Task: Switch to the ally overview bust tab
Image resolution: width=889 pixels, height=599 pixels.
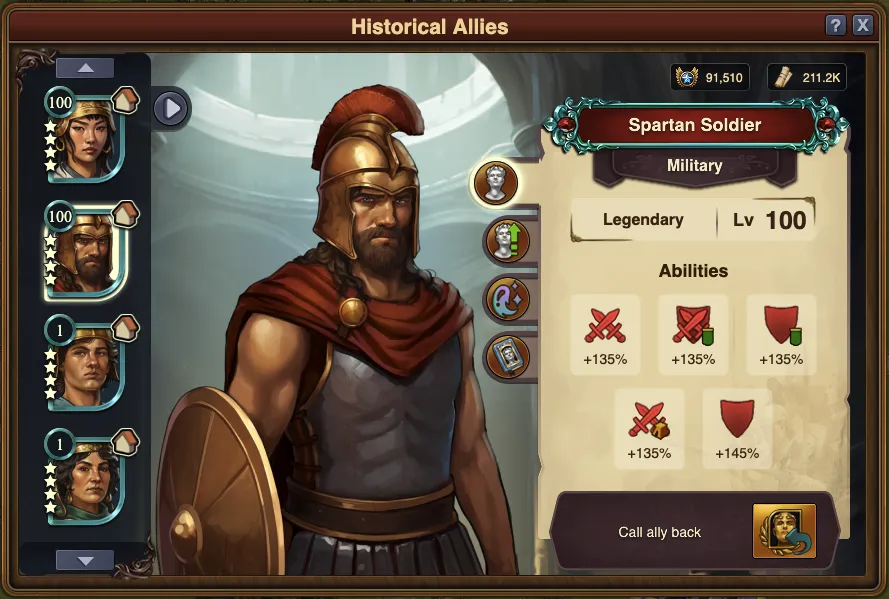Action: [495, 182]
